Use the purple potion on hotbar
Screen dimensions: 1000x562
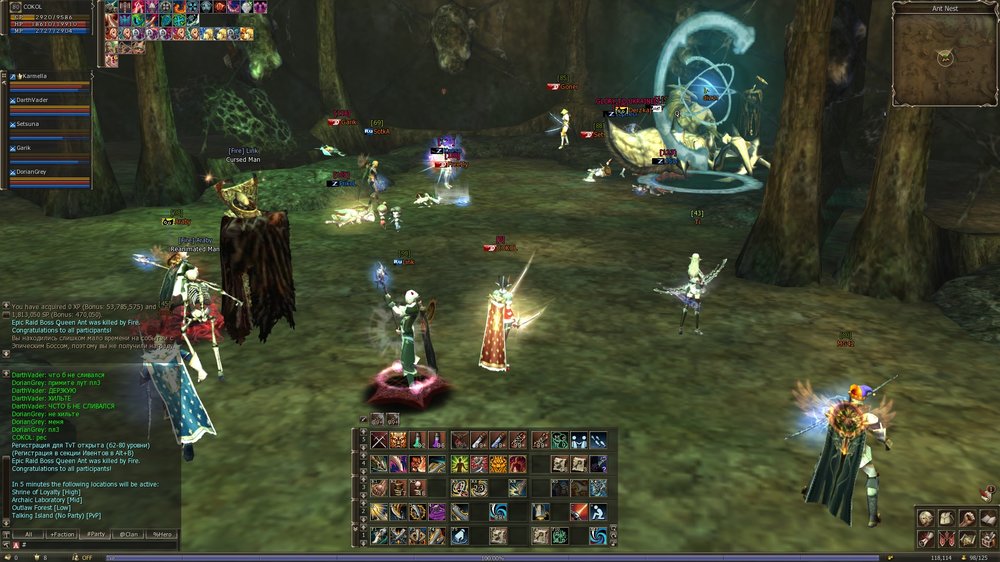click(438, 440)
